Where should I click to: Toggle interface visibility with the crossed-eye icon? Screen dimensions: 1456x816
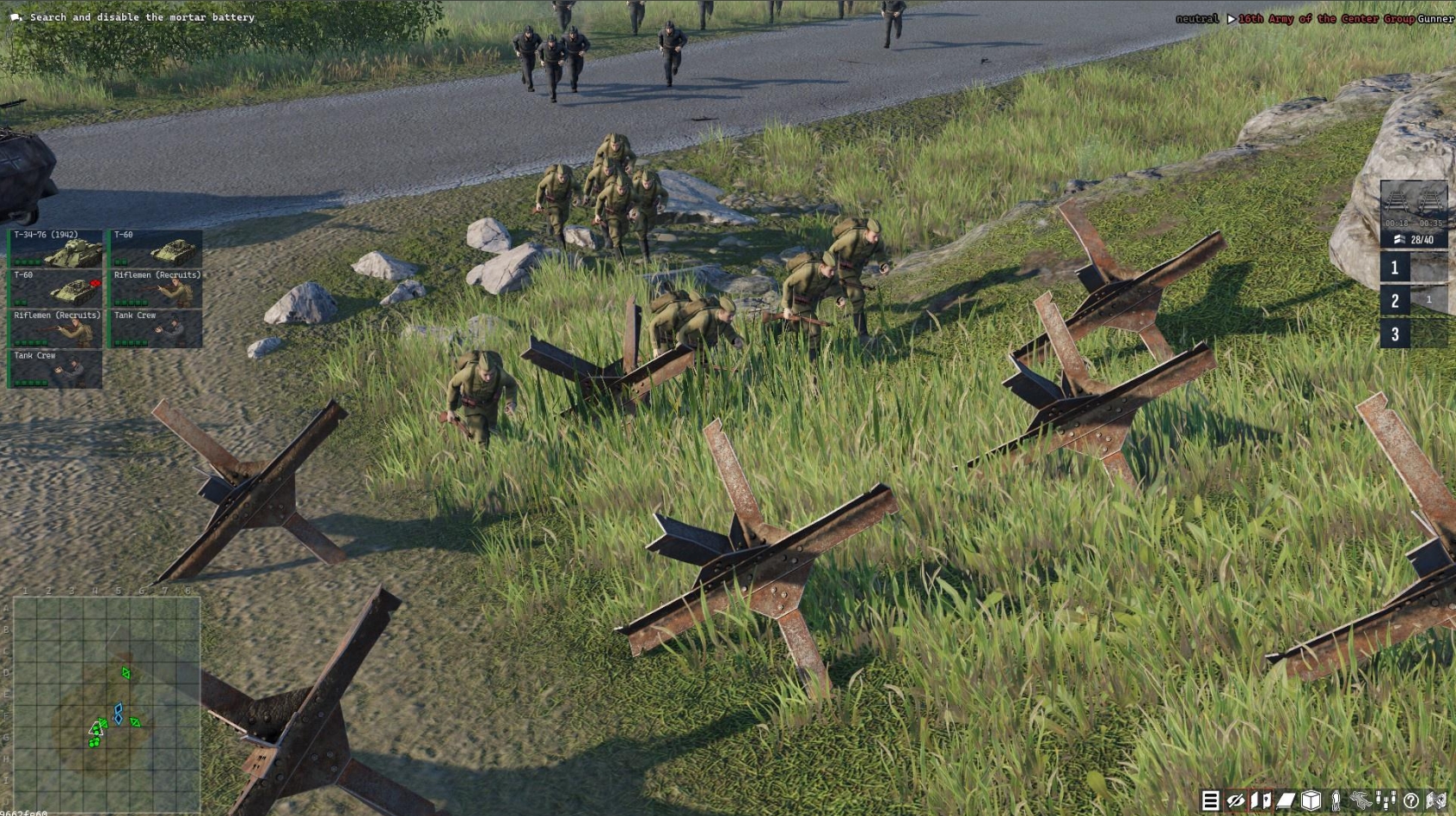(x=1235, y=801)
